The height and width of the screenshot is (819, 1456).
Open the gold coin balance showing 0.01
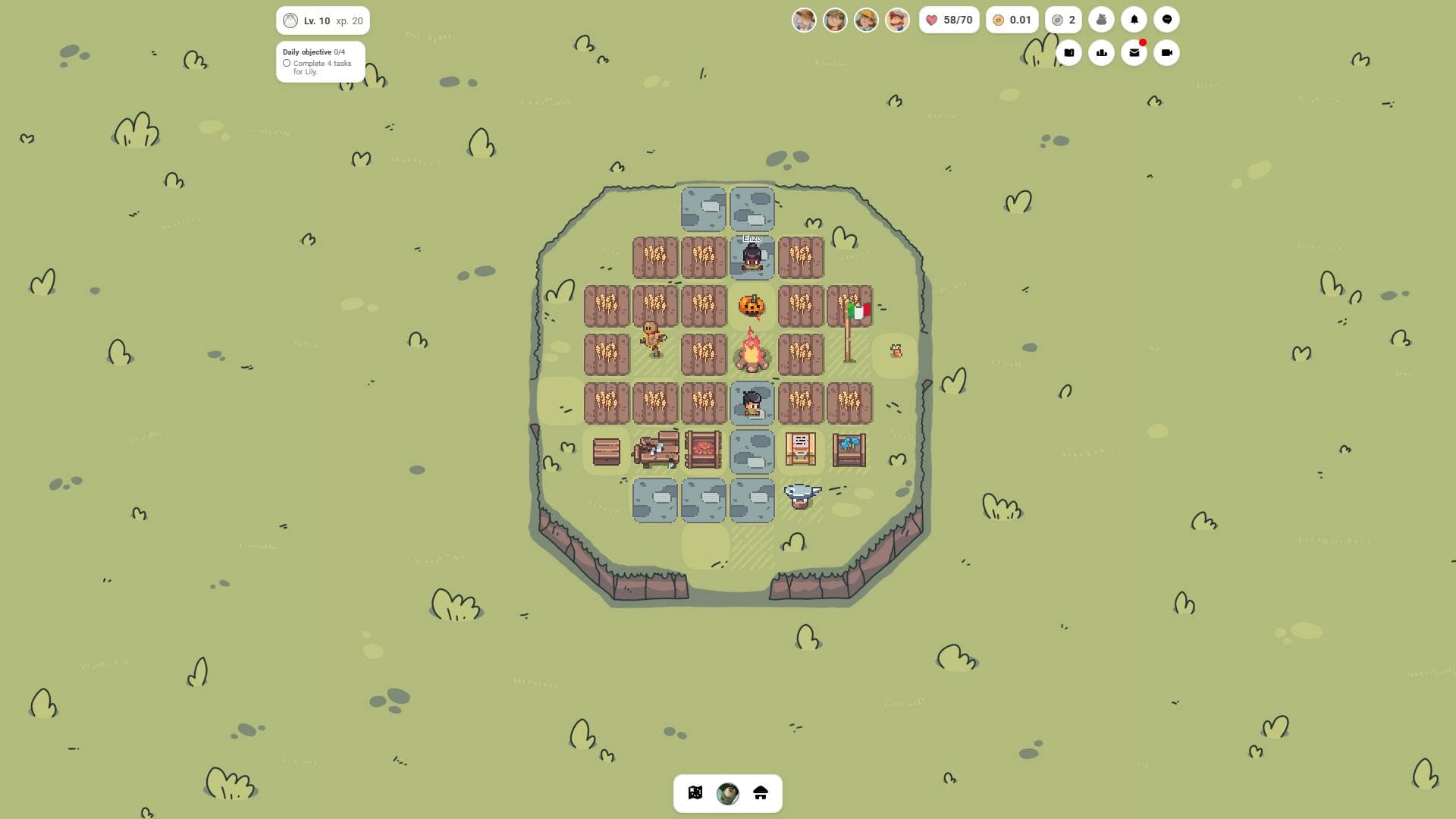tap(1012, 19)
